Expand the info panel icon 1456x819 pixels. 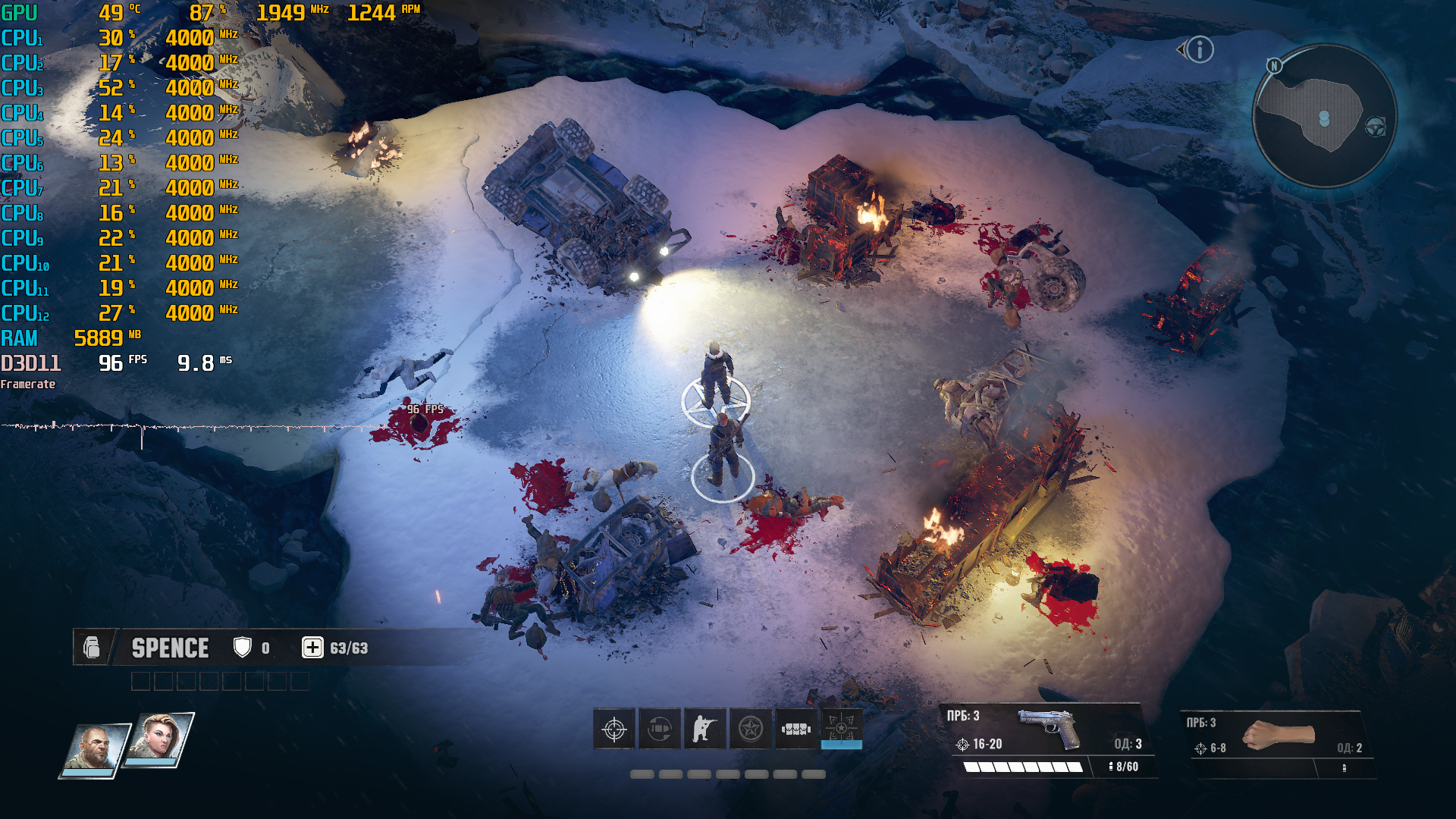[x=1200, y=50]
